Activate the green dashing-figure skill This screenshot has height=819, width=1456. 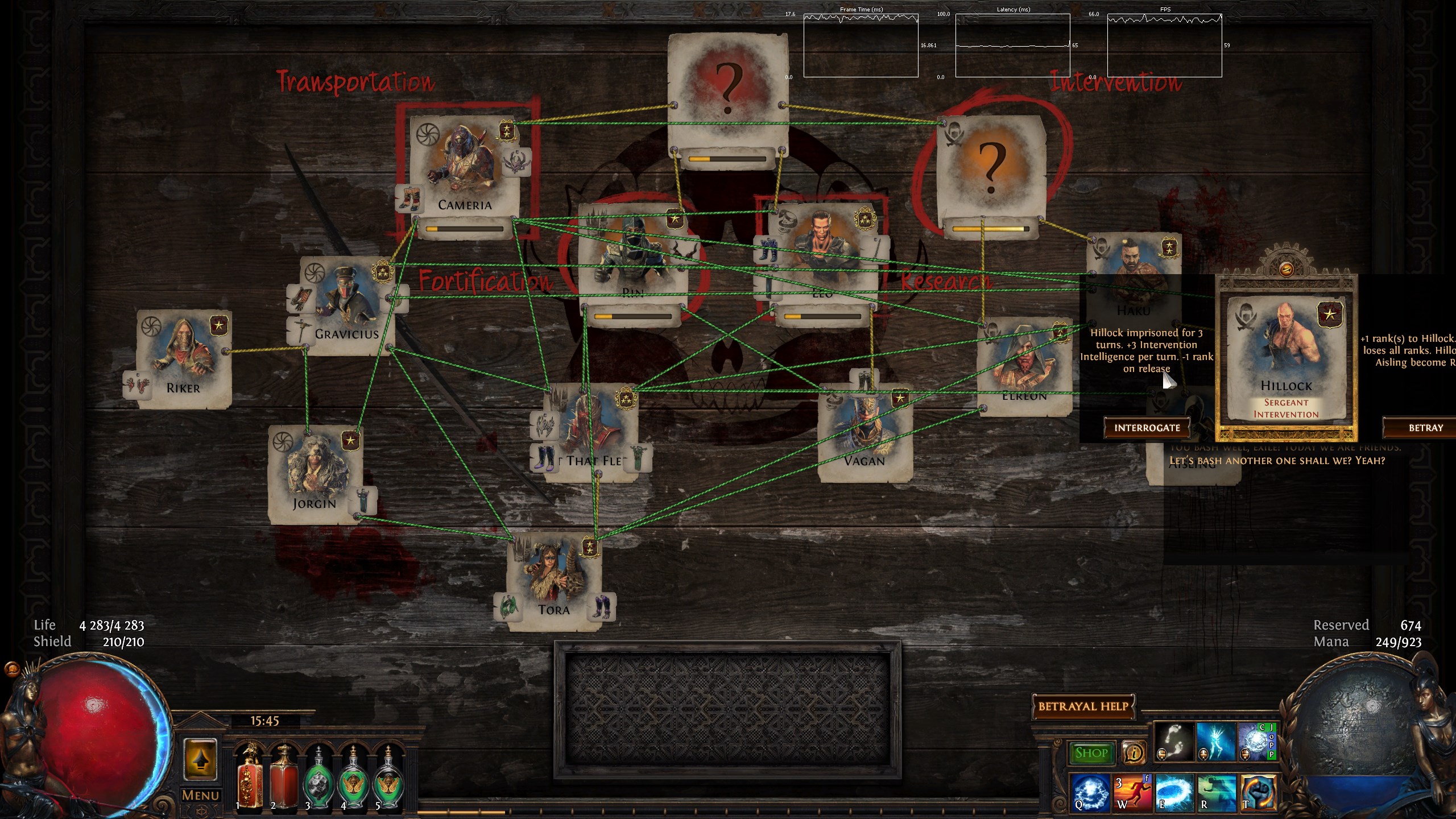(x=1216, y=792)
